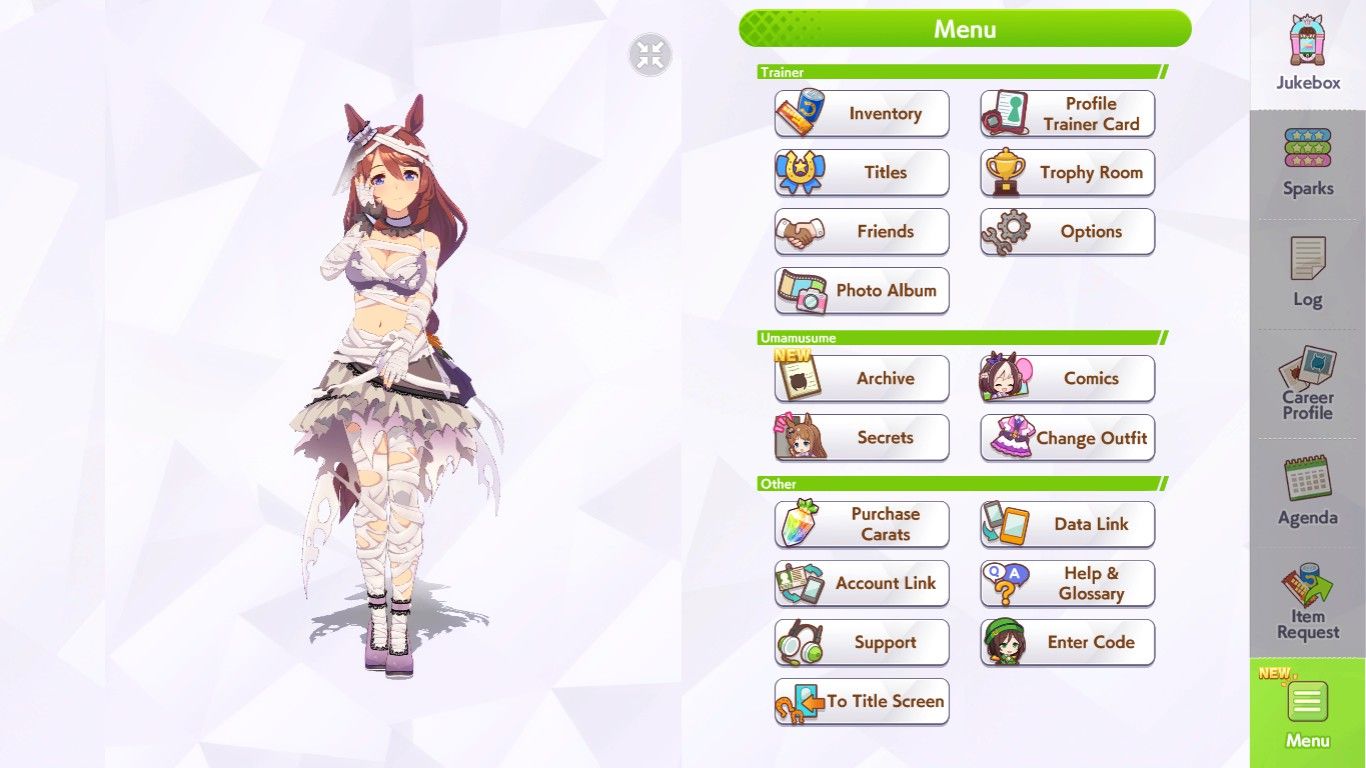Read the Comics section
This screenshot has width=1366, height=768.
coord(1067,379)
